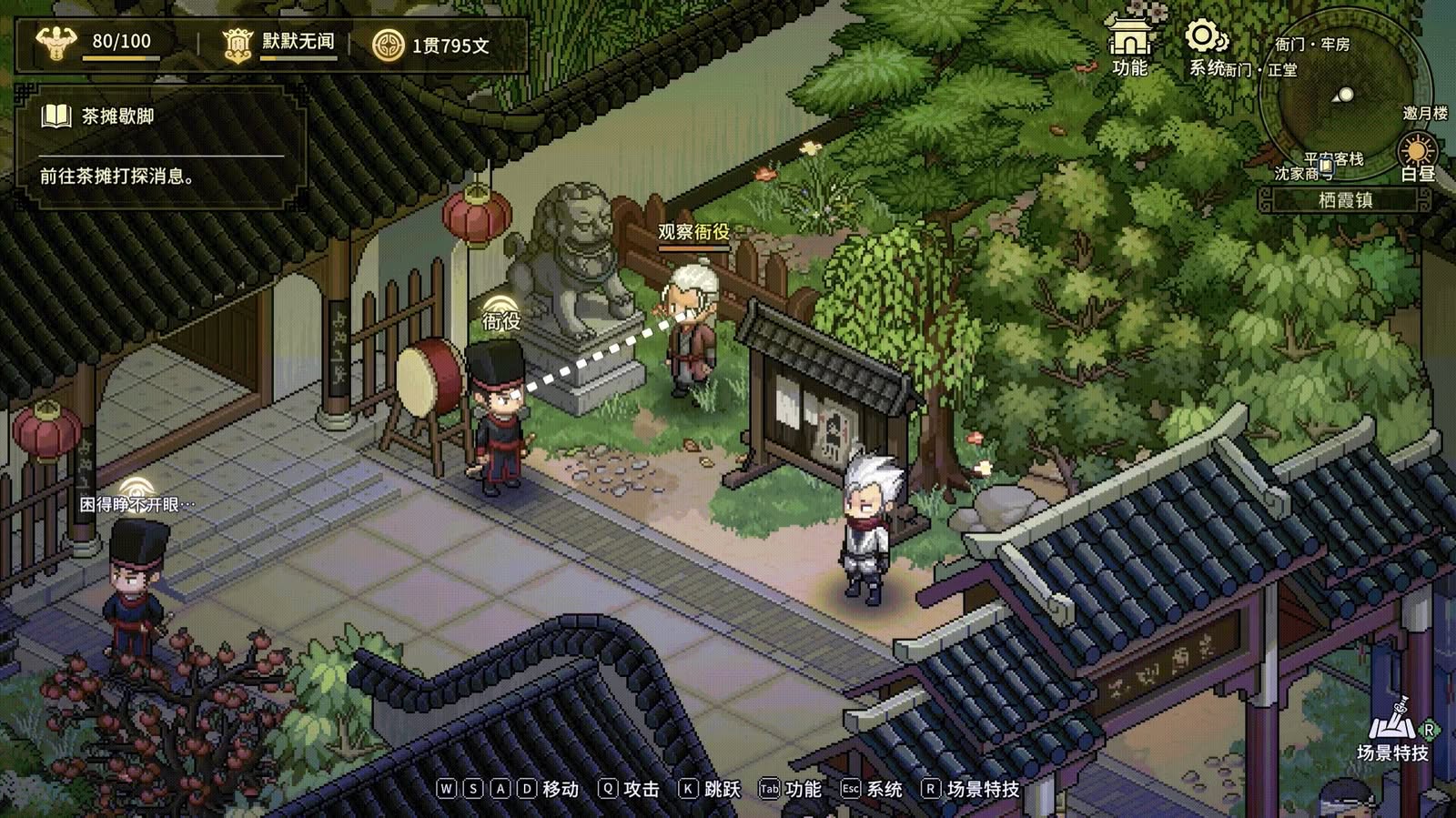
Task: Select the 邀月楼 marker on minimap
Action: point(1424,114)
